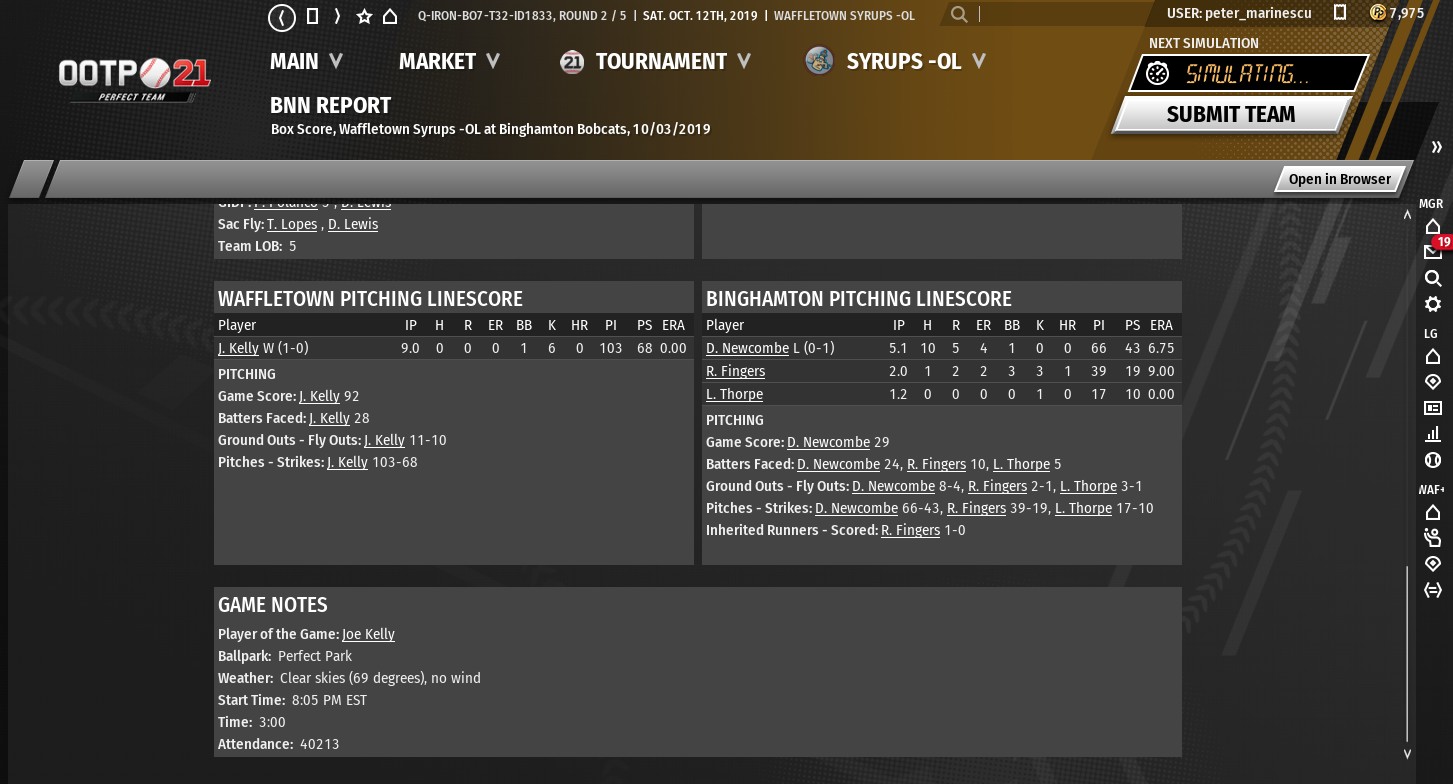Expand the sidebar with double chevron
Viewport: 1453px width, 784px height.
1437,148
